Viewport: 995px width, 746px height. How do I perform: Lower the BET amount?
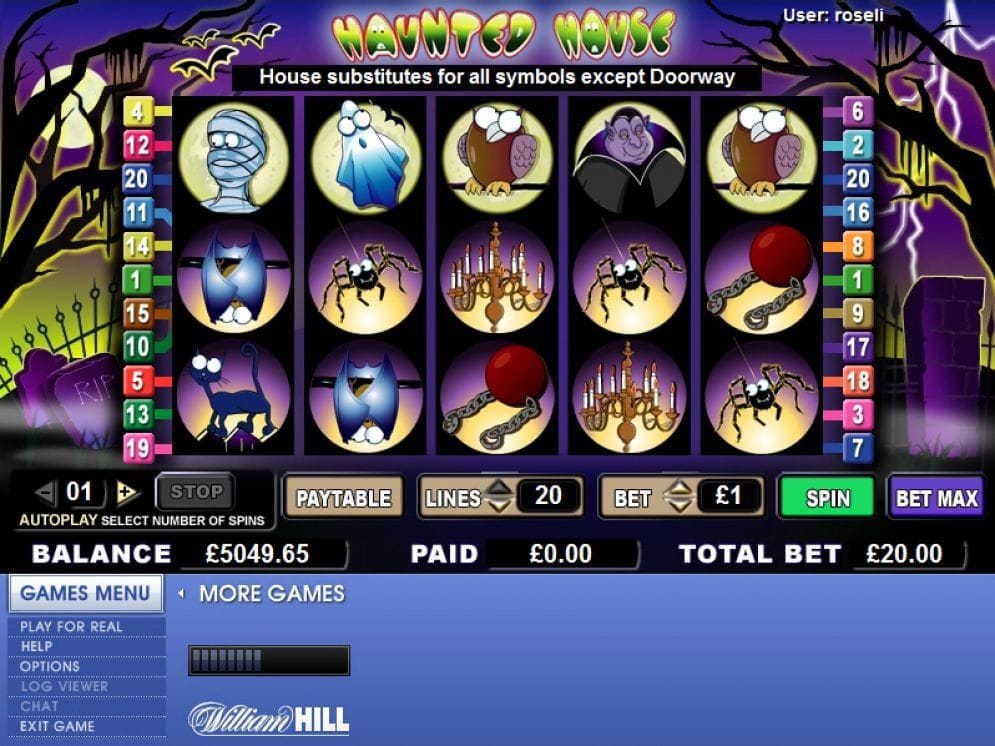[x=679, y=506]
